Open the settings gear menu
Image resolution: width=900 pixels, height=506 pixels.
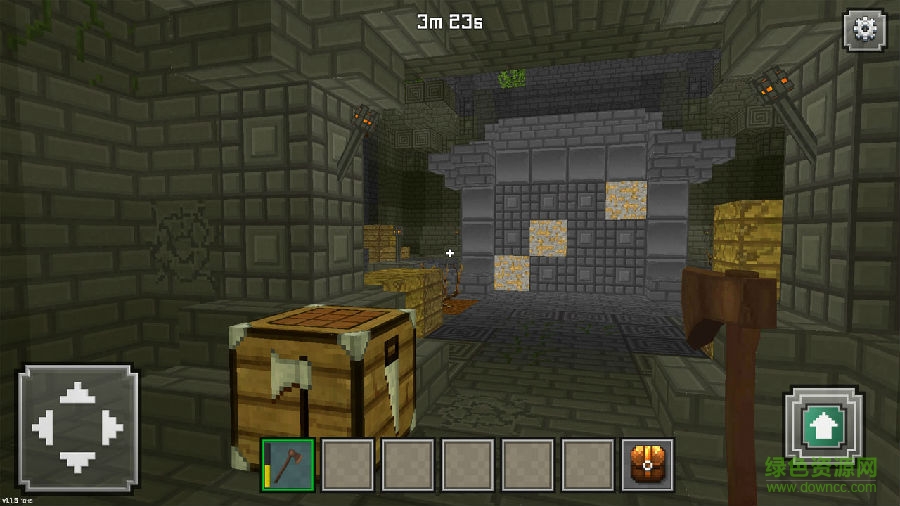[x=864, y=31]
